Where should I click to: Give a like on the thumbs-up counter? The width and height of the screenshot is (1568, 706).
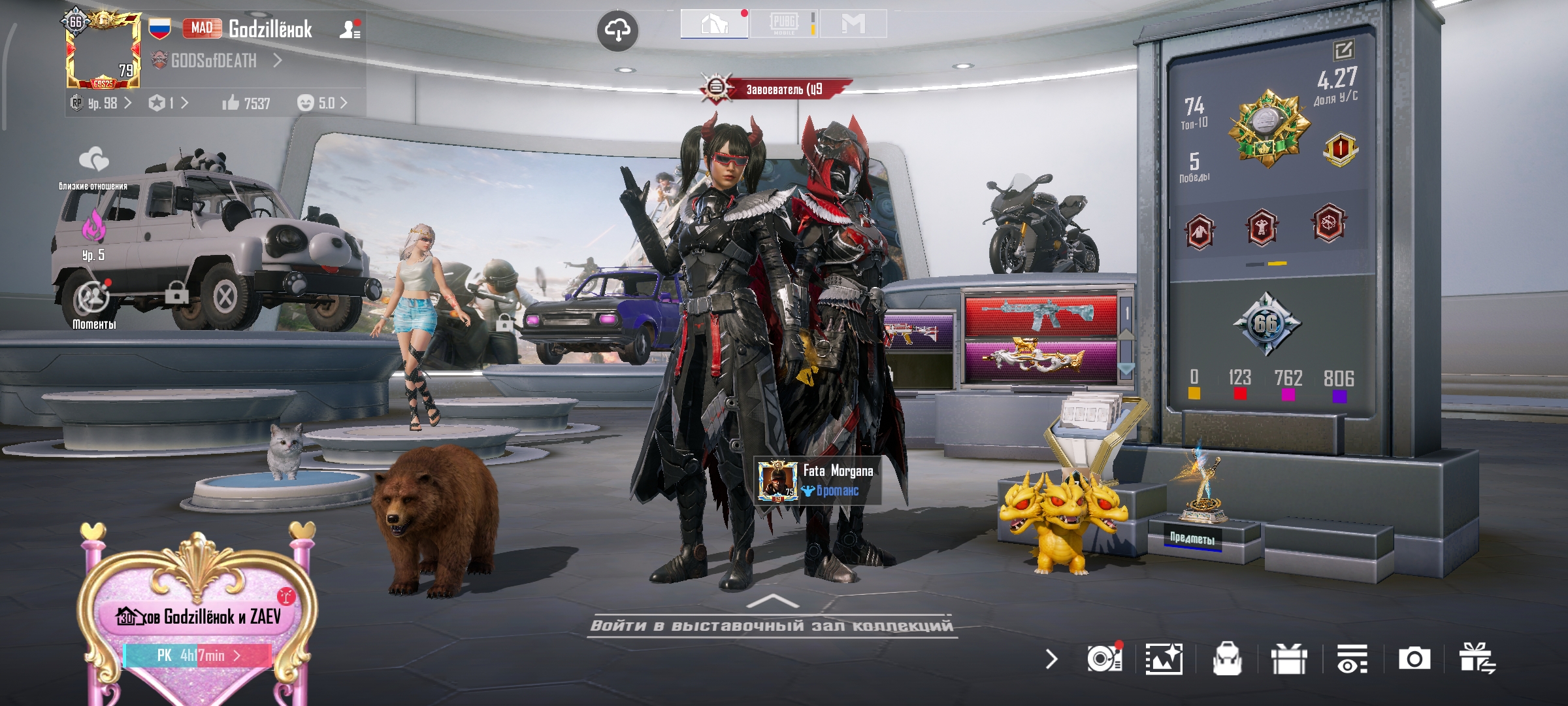[246, 103]
